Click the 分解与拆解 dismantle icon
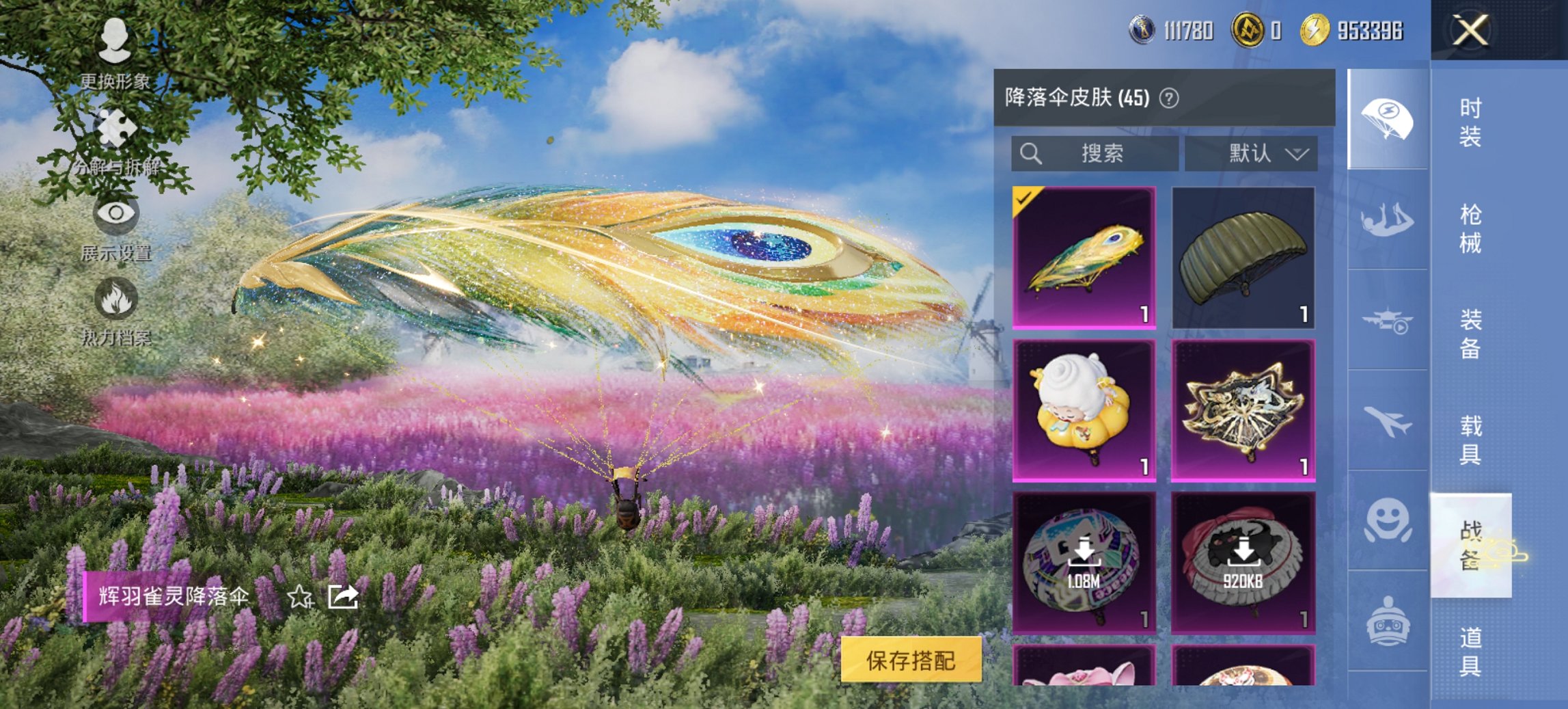 pos(116,126)
